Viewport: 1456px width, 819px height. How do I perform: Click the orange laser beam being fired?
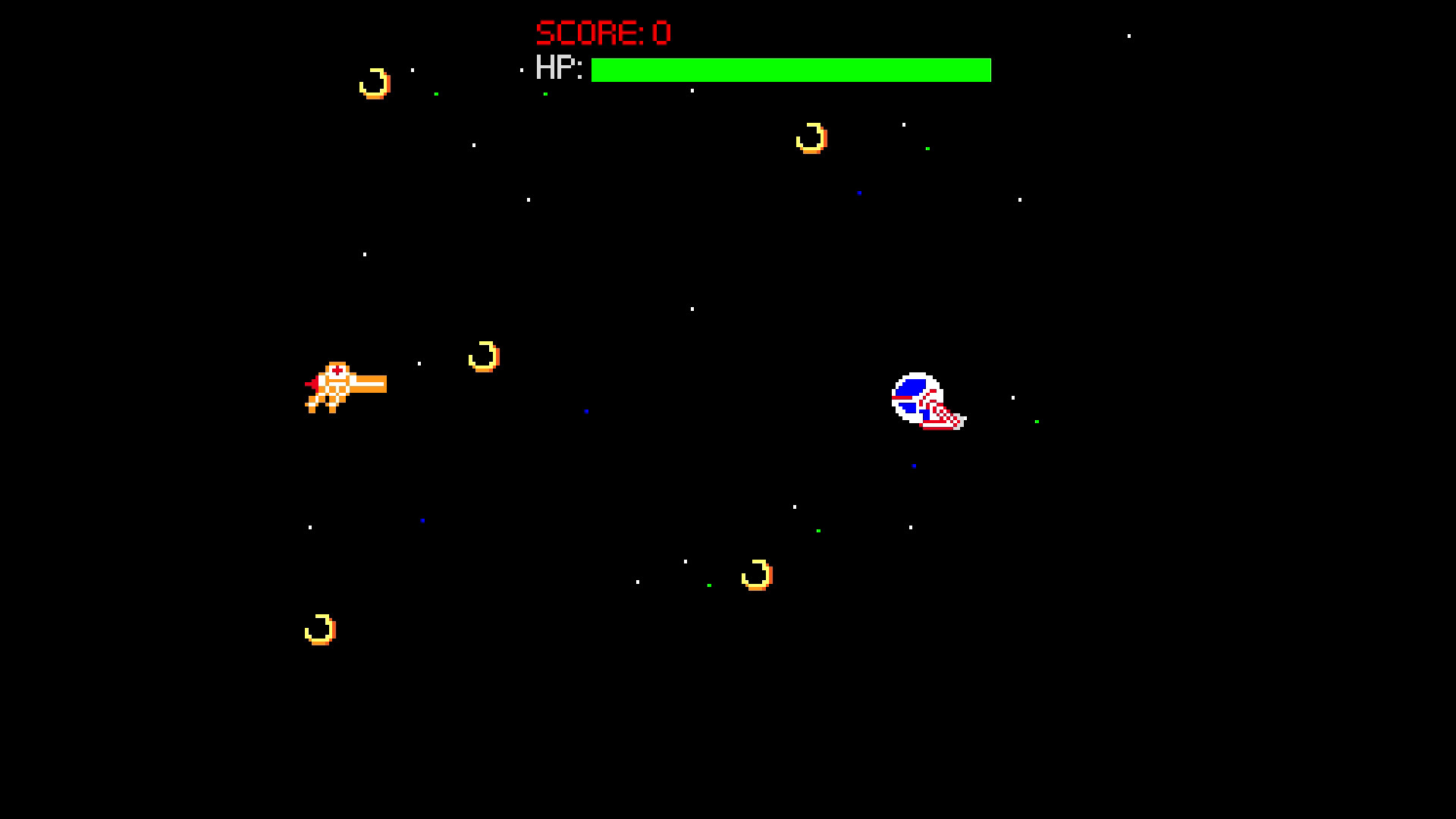click(373, 382)
